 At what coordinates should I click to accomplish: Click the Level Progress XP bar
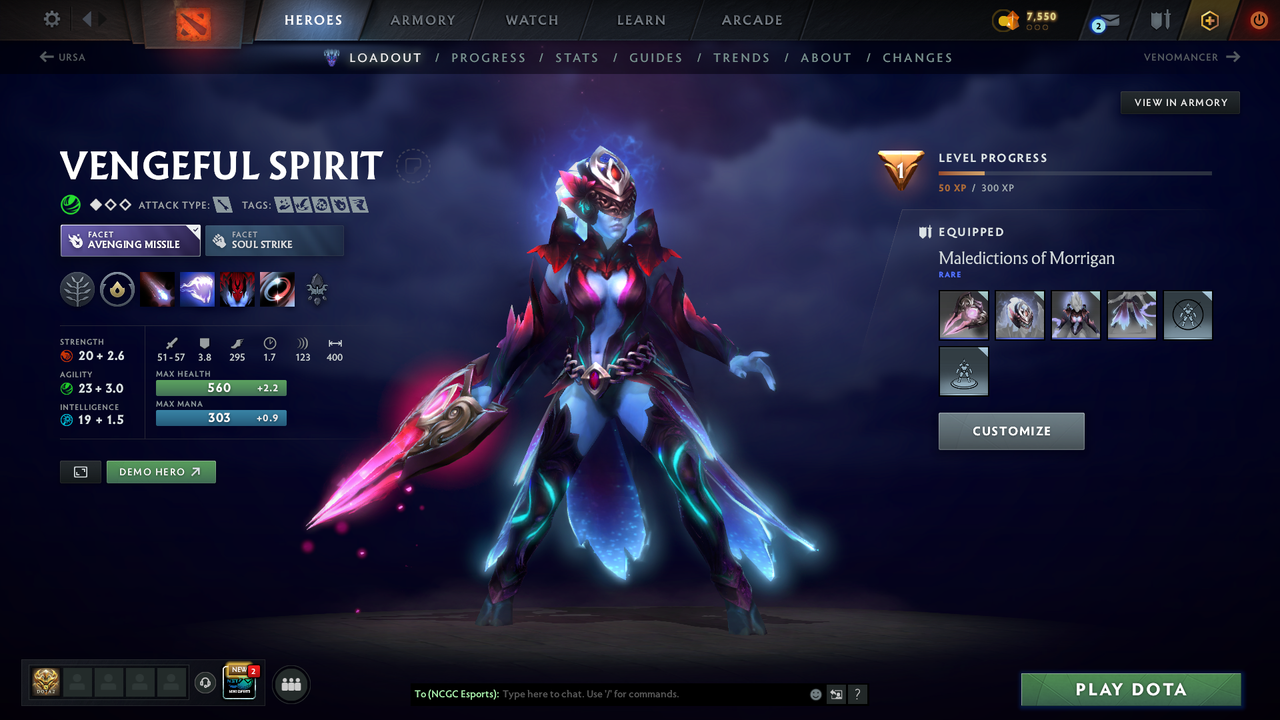coord(1075,172)
